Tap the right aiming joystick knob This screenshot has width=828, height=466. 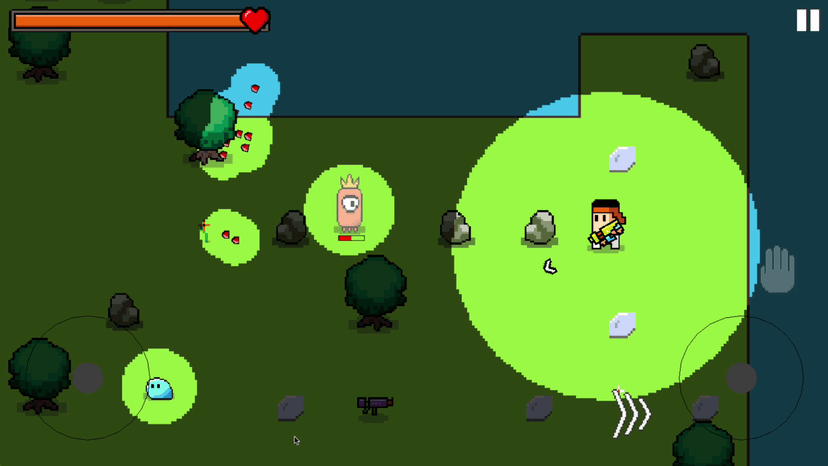click(x=741, y=378)
